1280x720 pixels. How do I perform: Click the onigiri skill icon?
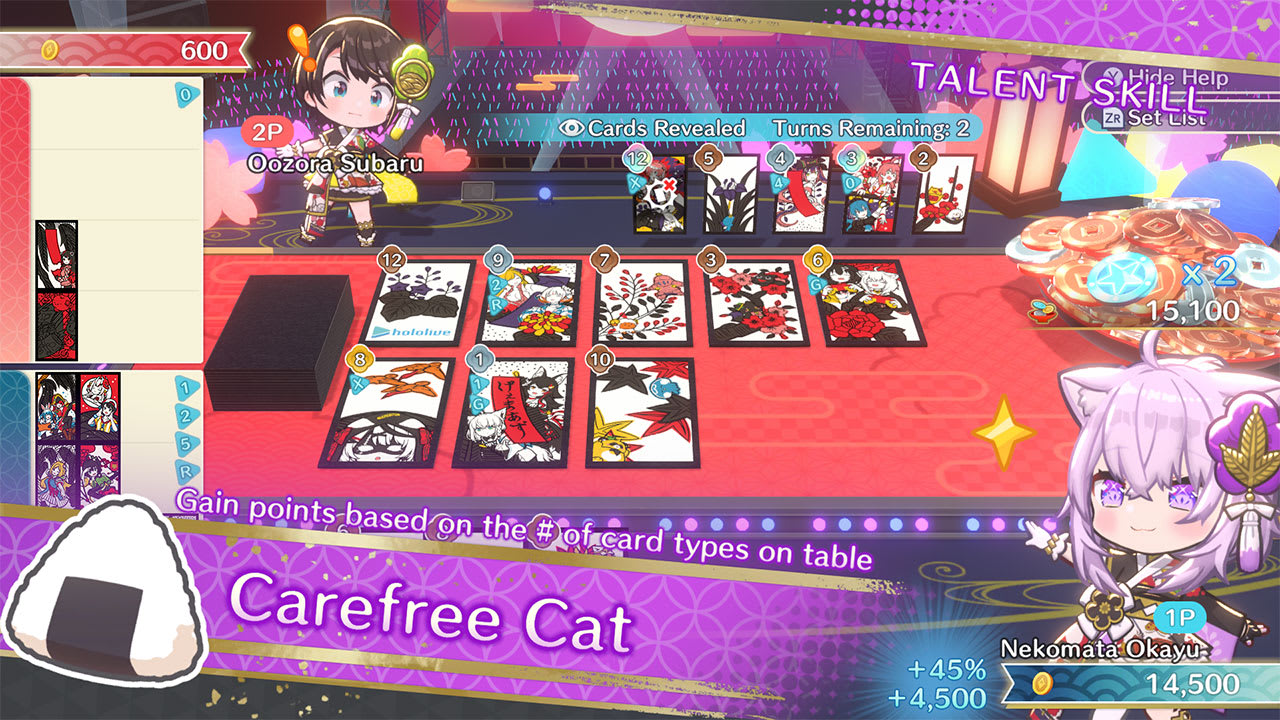(x=105, y=590)
